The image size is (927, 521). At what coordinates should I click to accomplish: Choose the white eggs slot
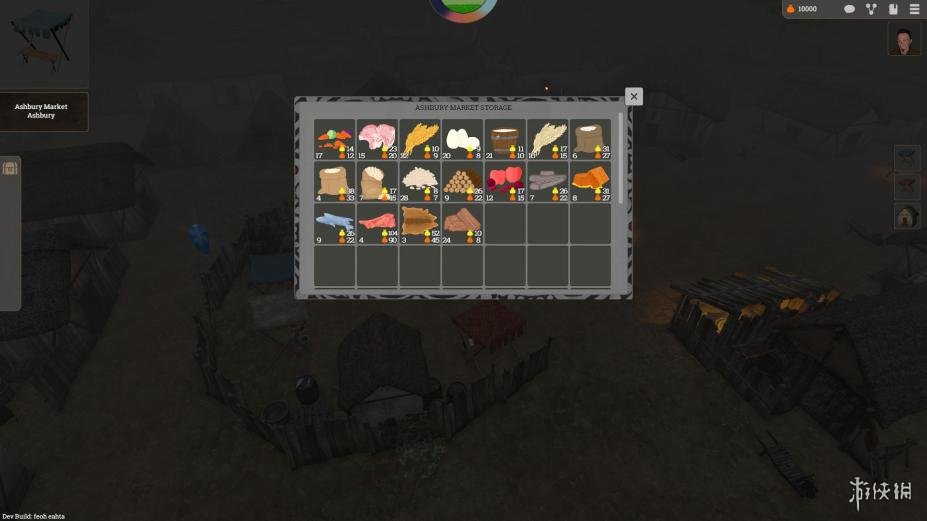point(462,140)
